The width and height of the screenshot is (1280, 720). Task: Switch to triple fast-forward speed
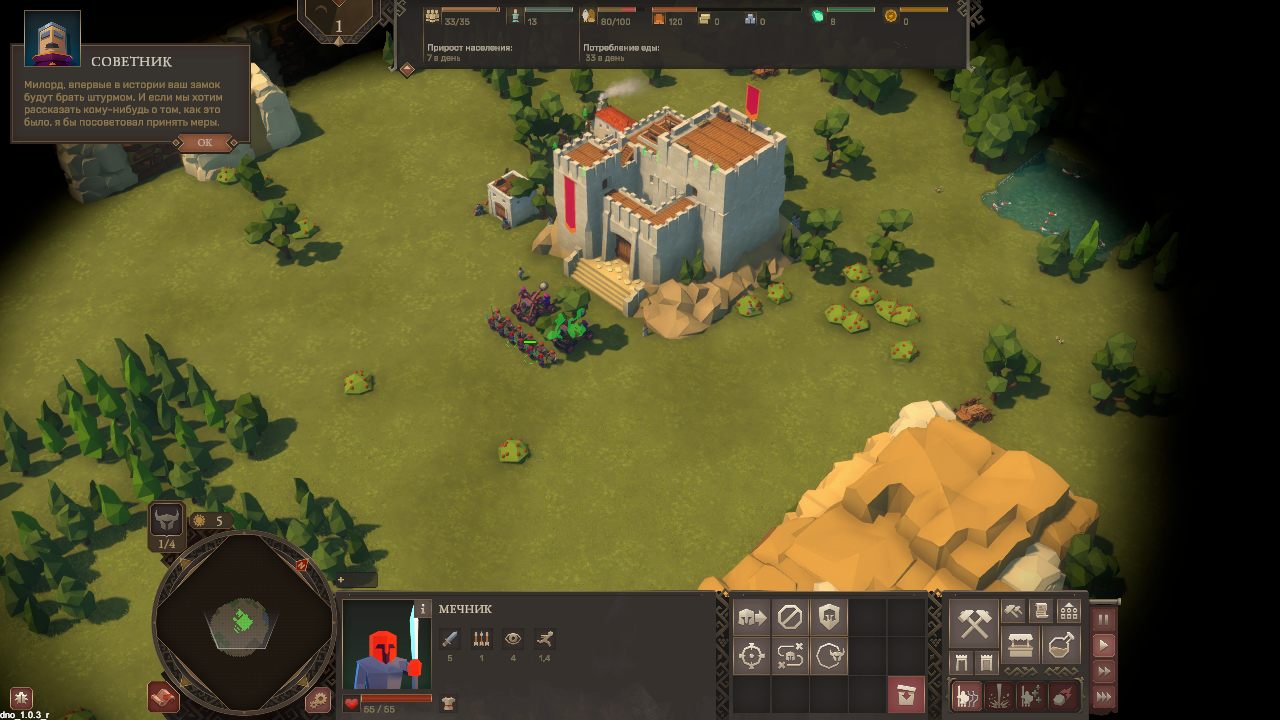coord(1104,696)
